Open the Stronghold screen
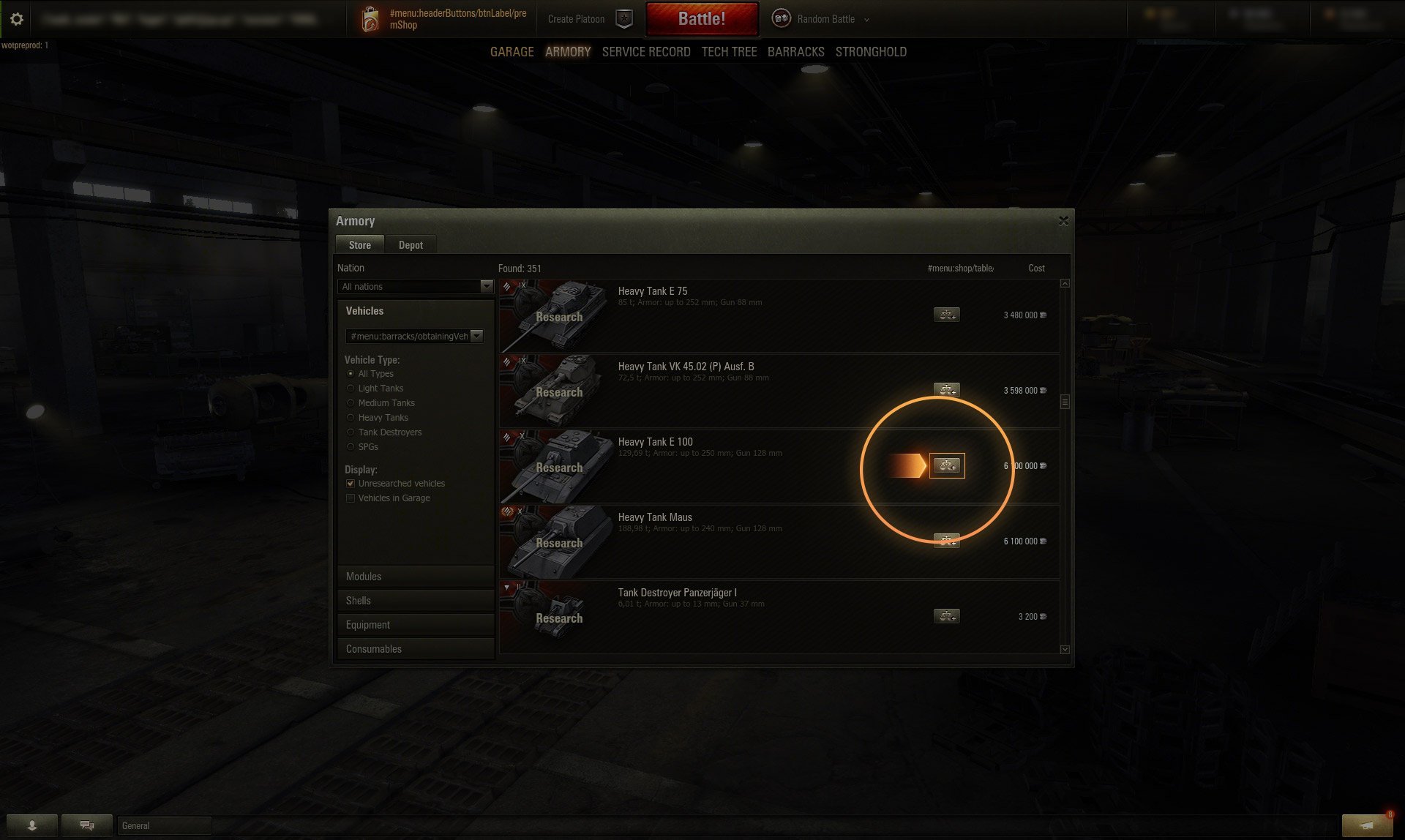The height and width of the screenshot is (840, 1405). (x=871, y=52)
